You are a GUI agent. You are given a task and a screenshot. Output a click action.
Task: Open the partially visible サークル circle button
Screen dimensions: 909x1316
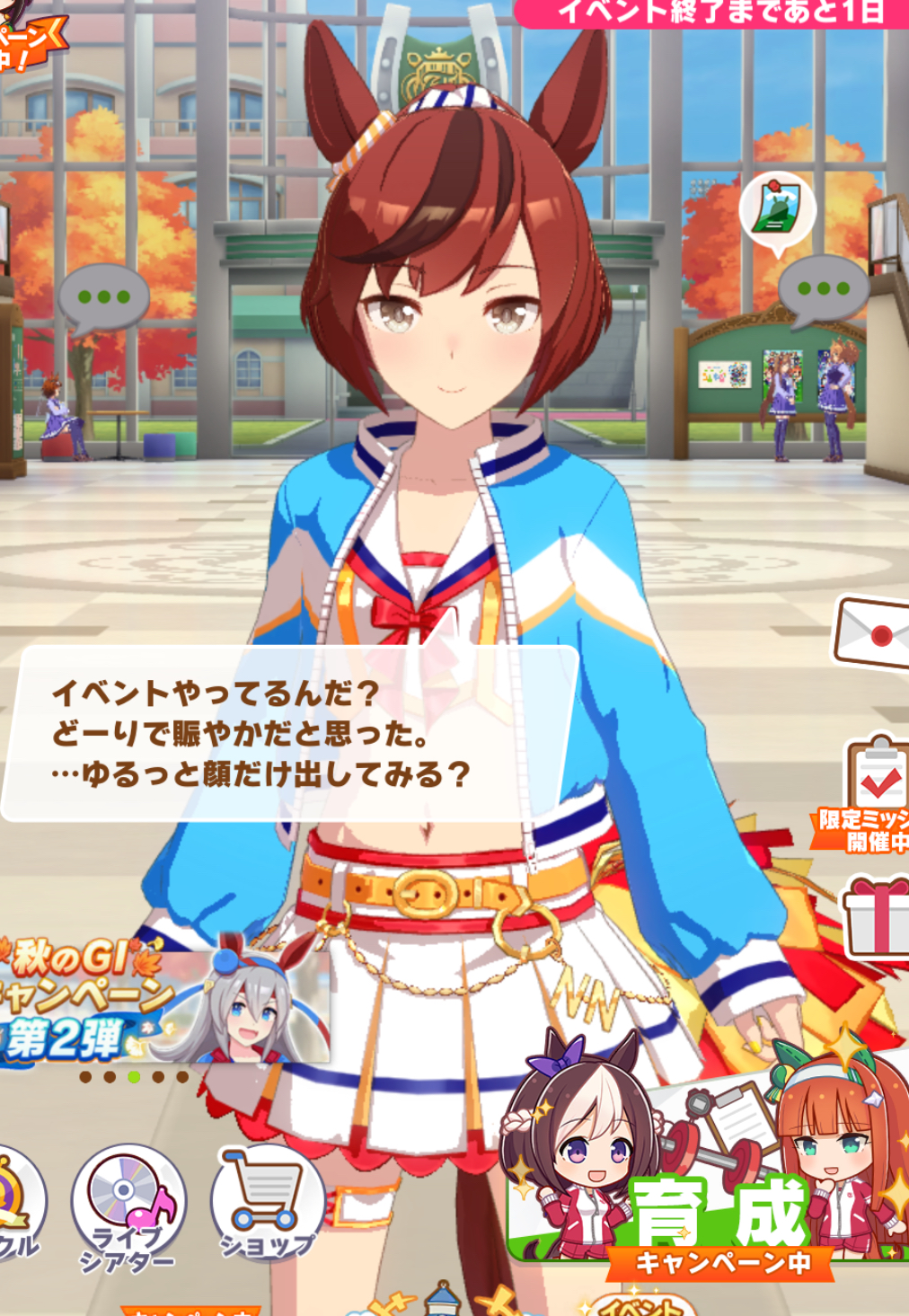click(16, 1204)
